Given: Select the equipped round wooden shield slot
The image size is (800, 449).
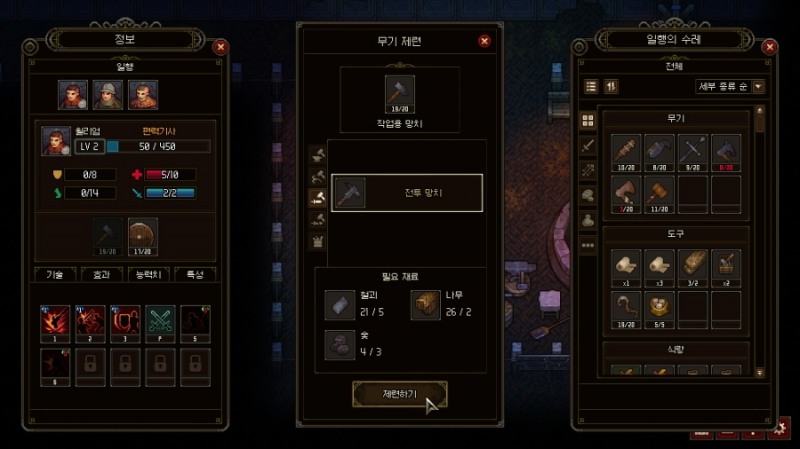Looking at the screenshot, I should 142,236.
